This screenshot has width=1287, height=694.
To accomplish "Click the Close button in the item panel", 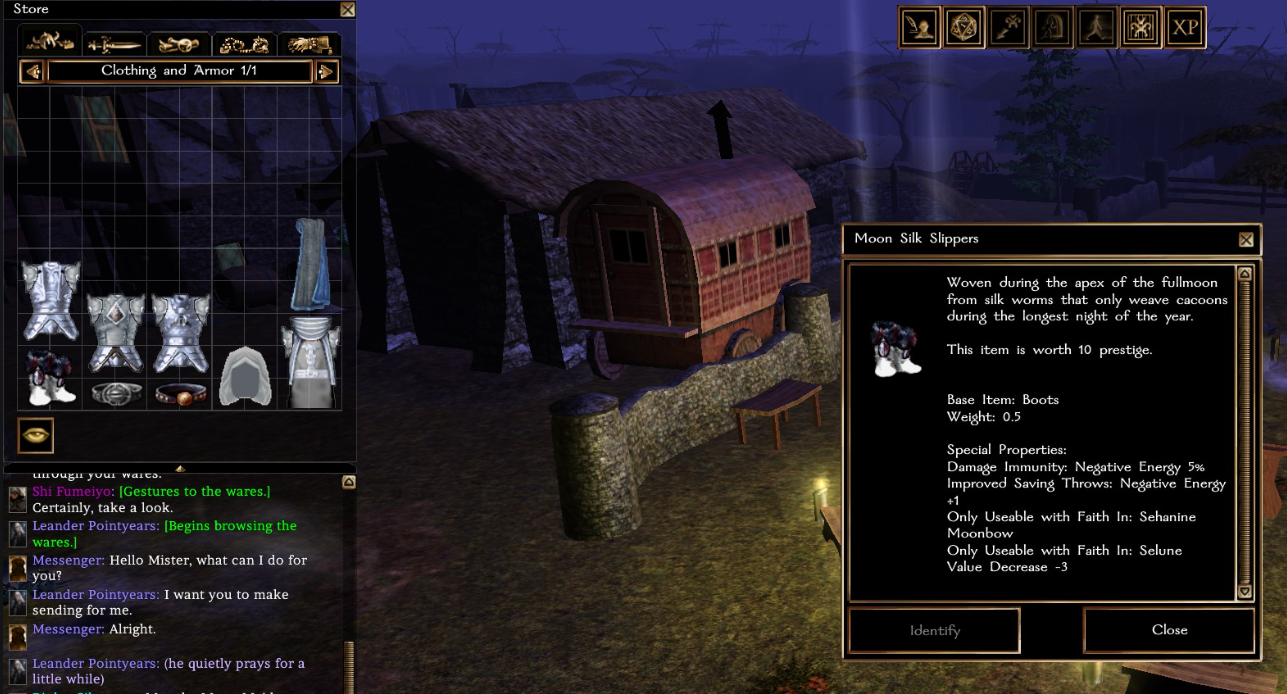I will [x=1169, y=630].
